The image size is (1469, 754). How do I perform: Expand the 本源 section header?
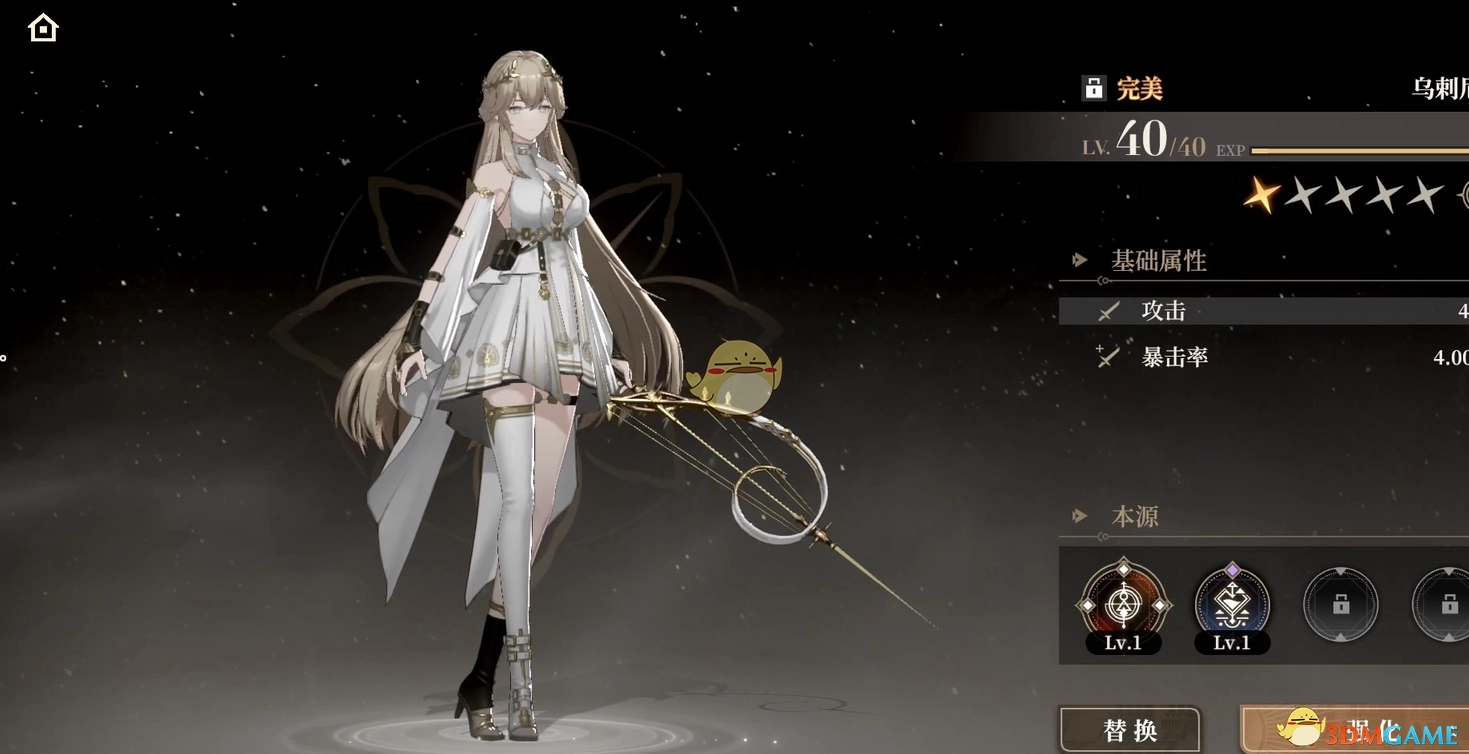1134,517
